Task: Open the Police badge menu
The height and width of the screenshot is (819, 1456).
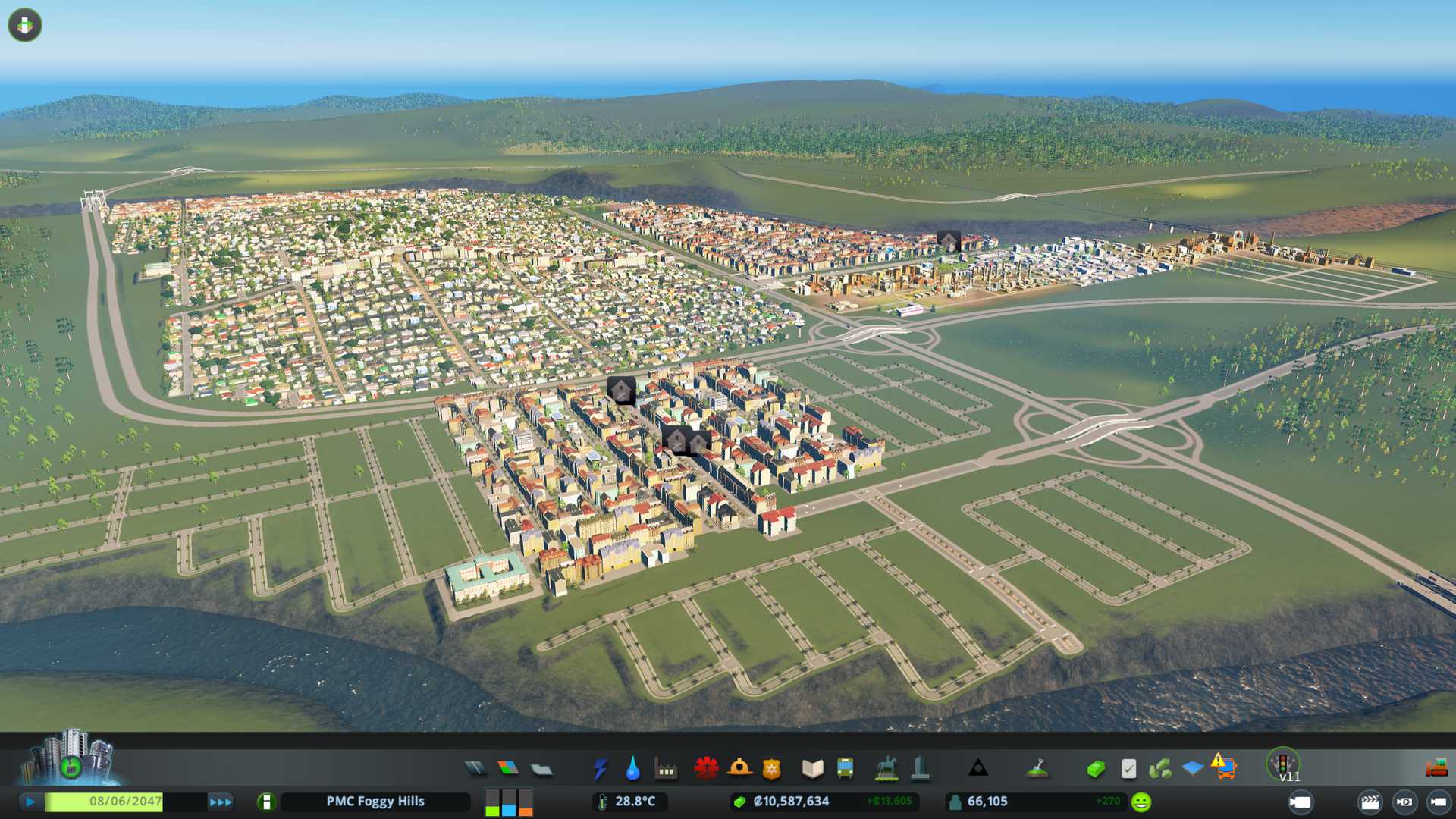Action: [771, 769]
